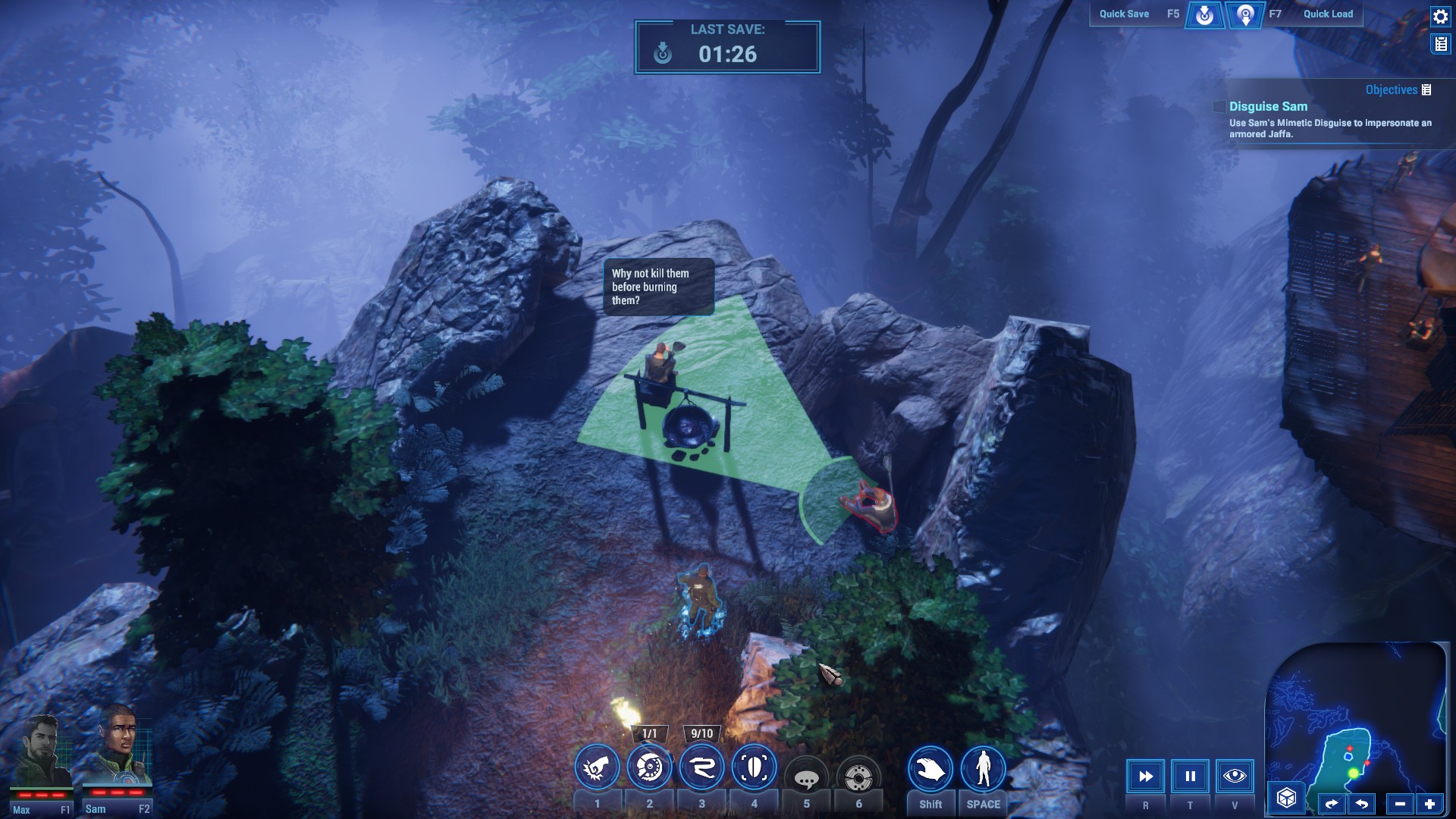Open the mission log clipboard icon

(1440, 45)
